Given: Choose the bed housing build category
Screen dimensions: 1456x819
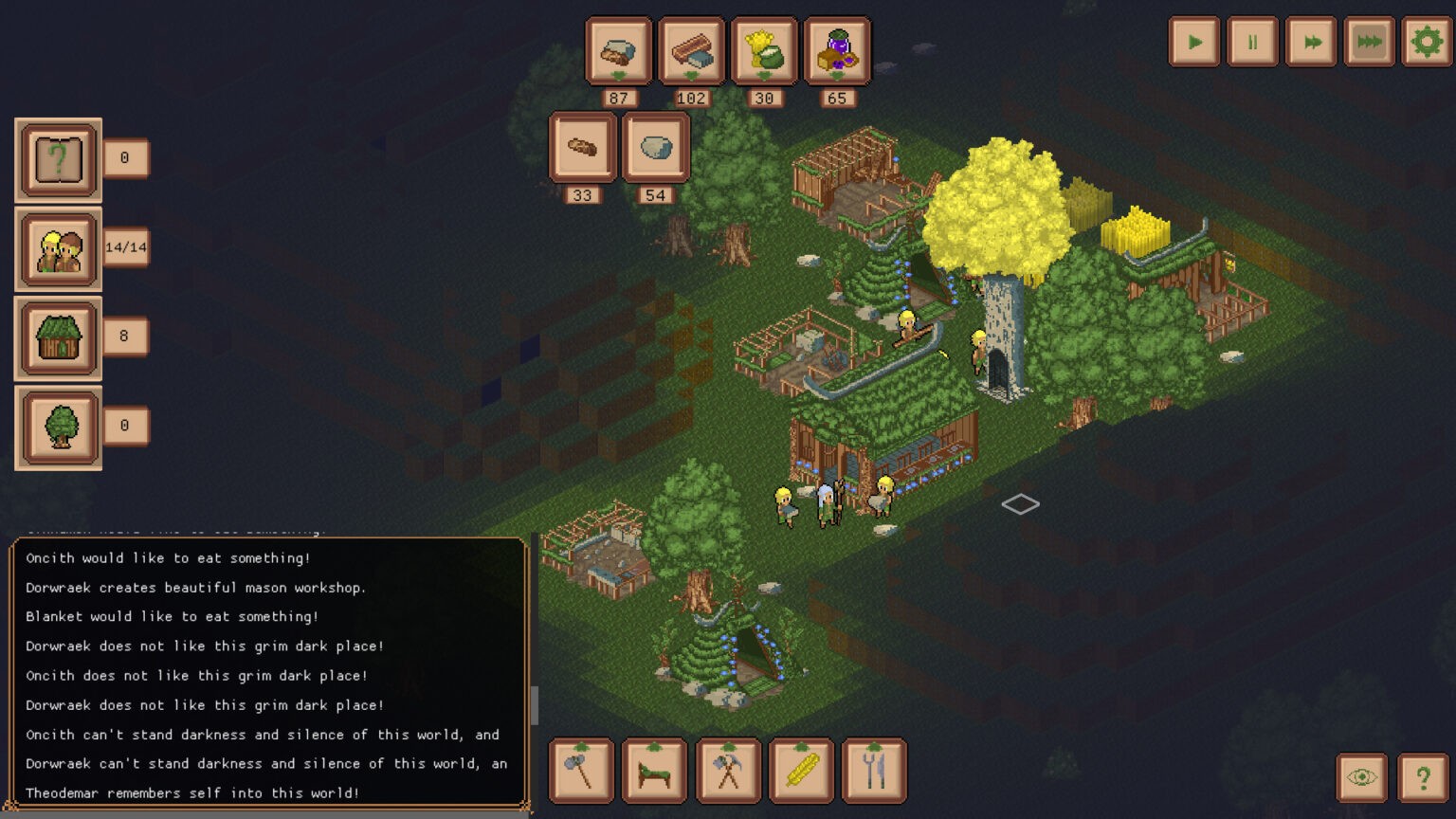Looking at the screenshot, I should click(x=654, y=771).
